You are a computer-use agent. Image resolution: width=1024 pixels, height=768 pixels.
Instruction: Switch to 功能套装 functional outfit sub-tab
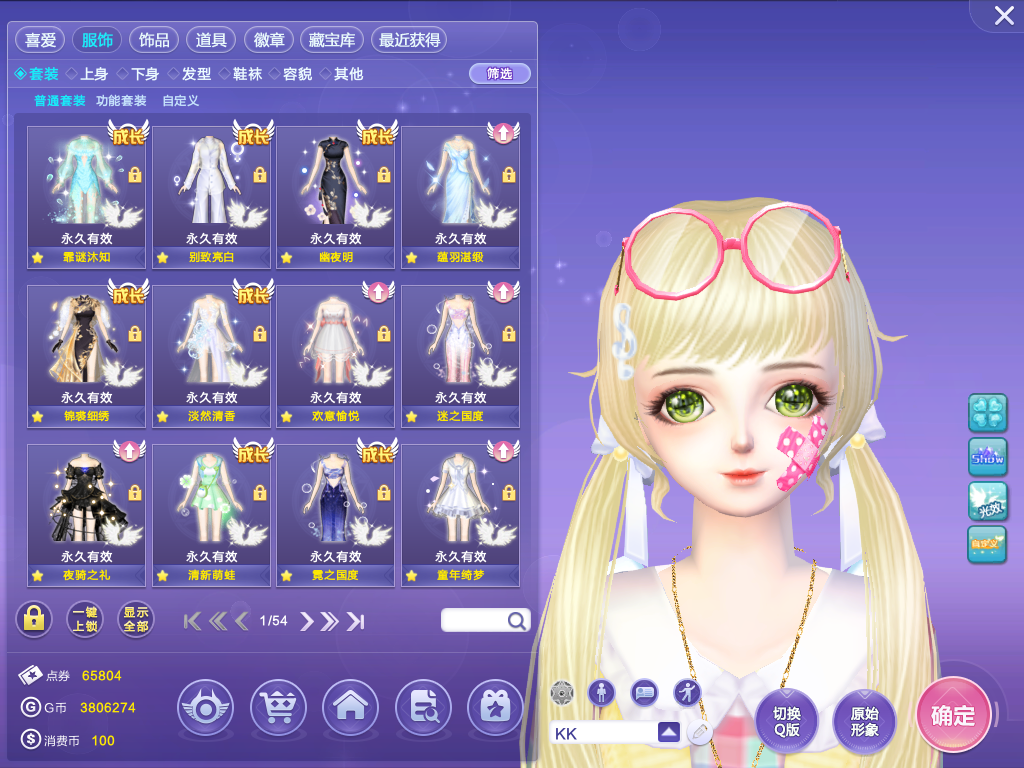(121, 101)
